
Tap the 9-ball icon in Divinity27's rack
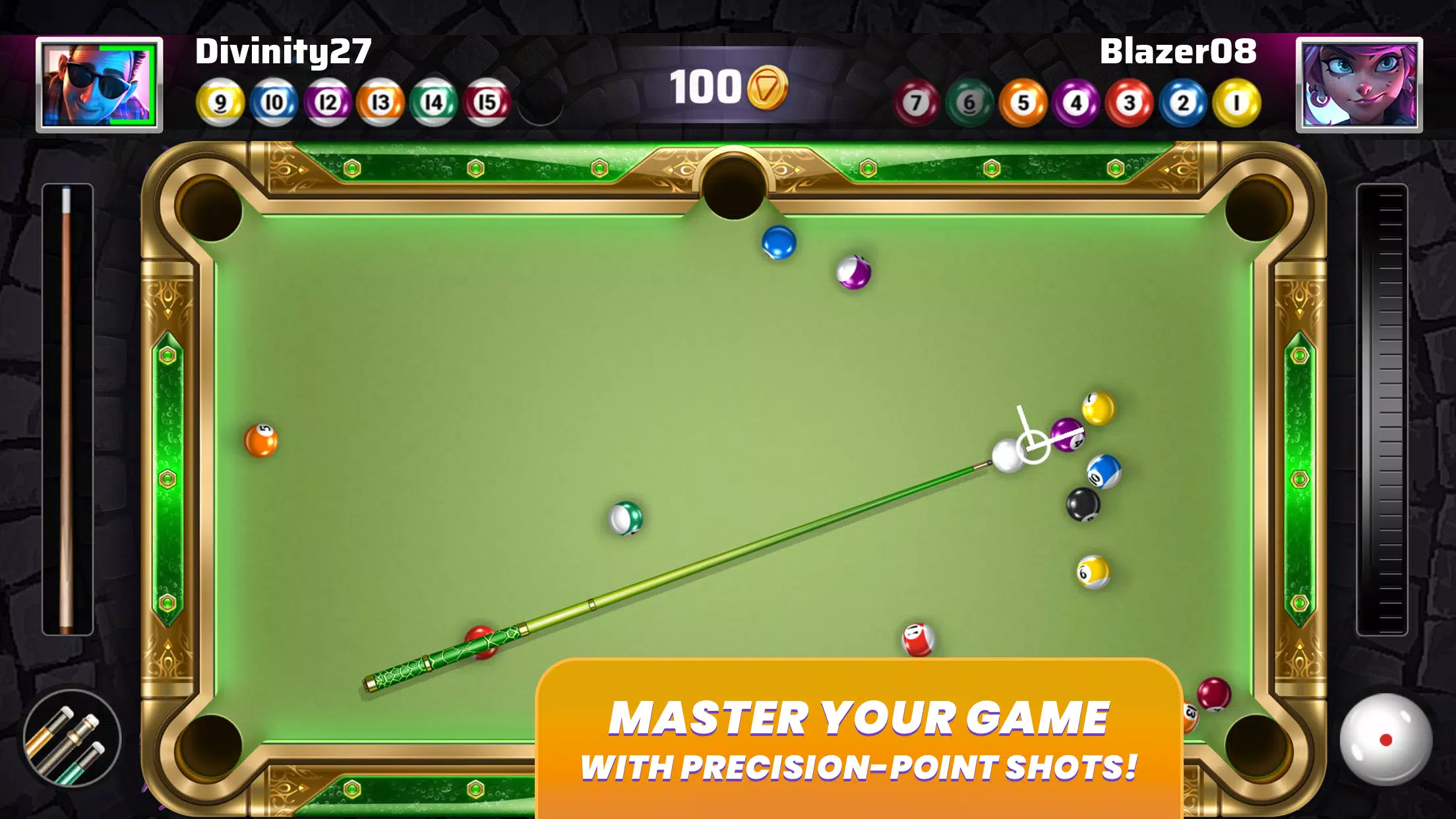(x=220, y=100)
